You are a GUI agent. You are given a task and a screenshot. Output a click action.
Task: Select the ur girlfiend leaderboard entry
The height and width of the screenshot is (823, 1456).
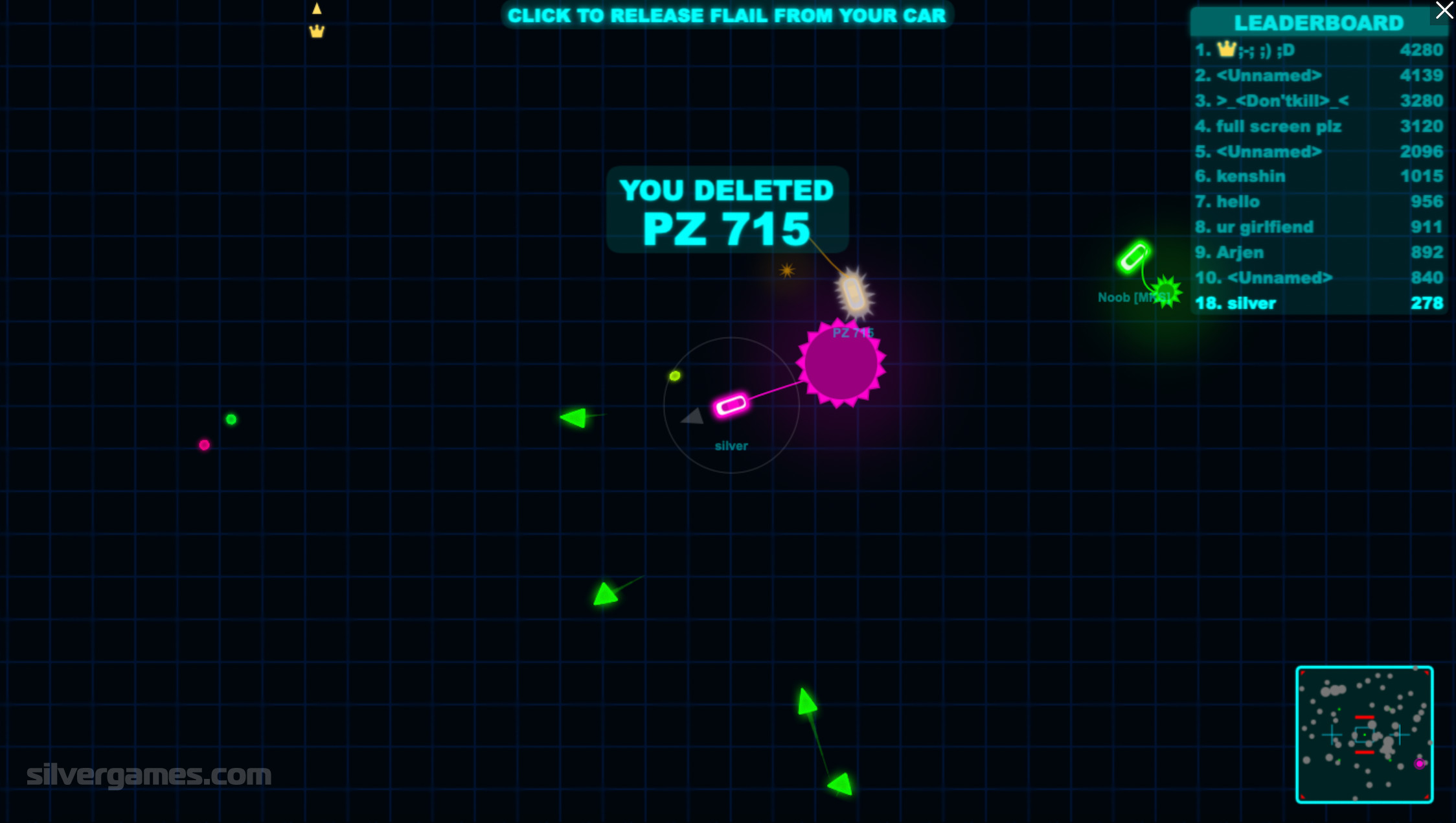[x=1318, y=227]
